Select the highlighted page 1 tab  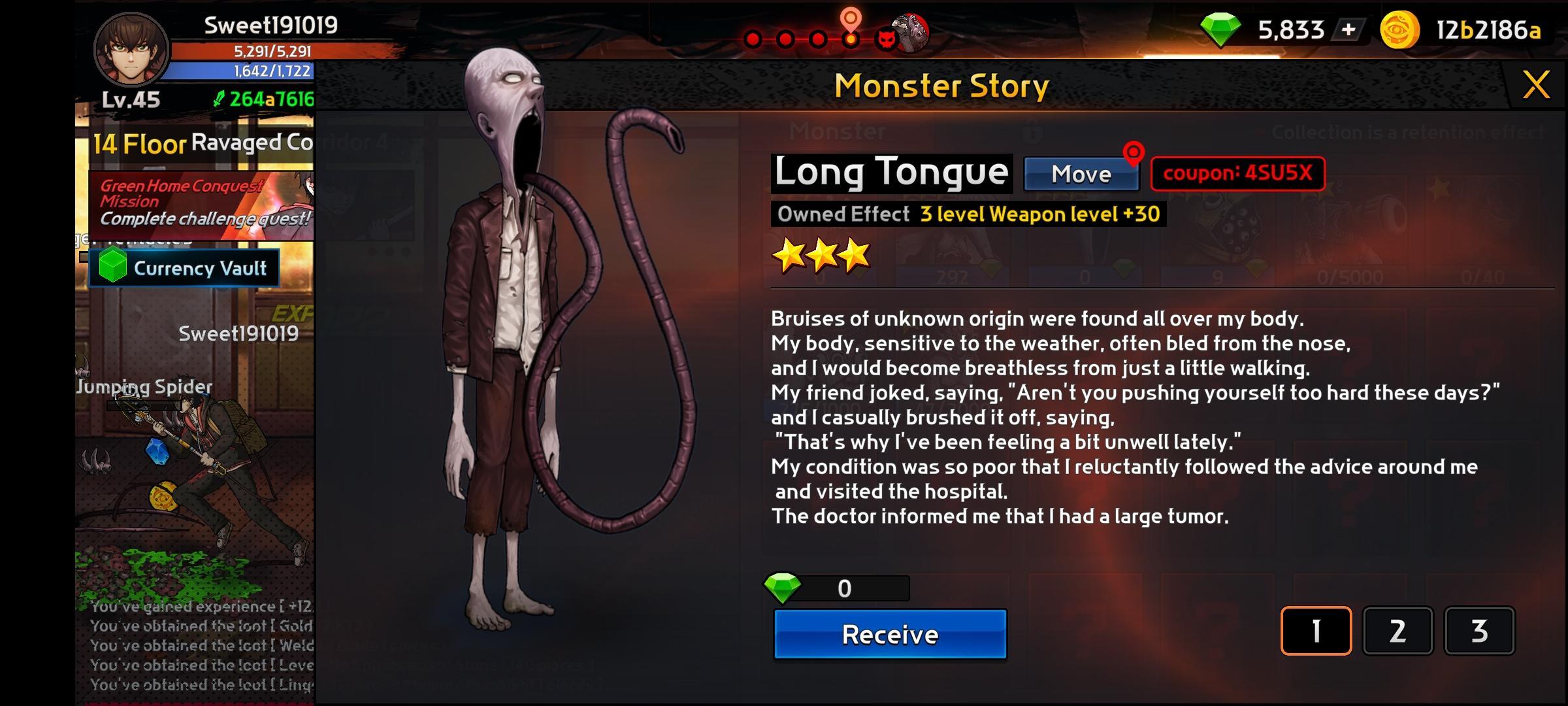(1317, 630)
